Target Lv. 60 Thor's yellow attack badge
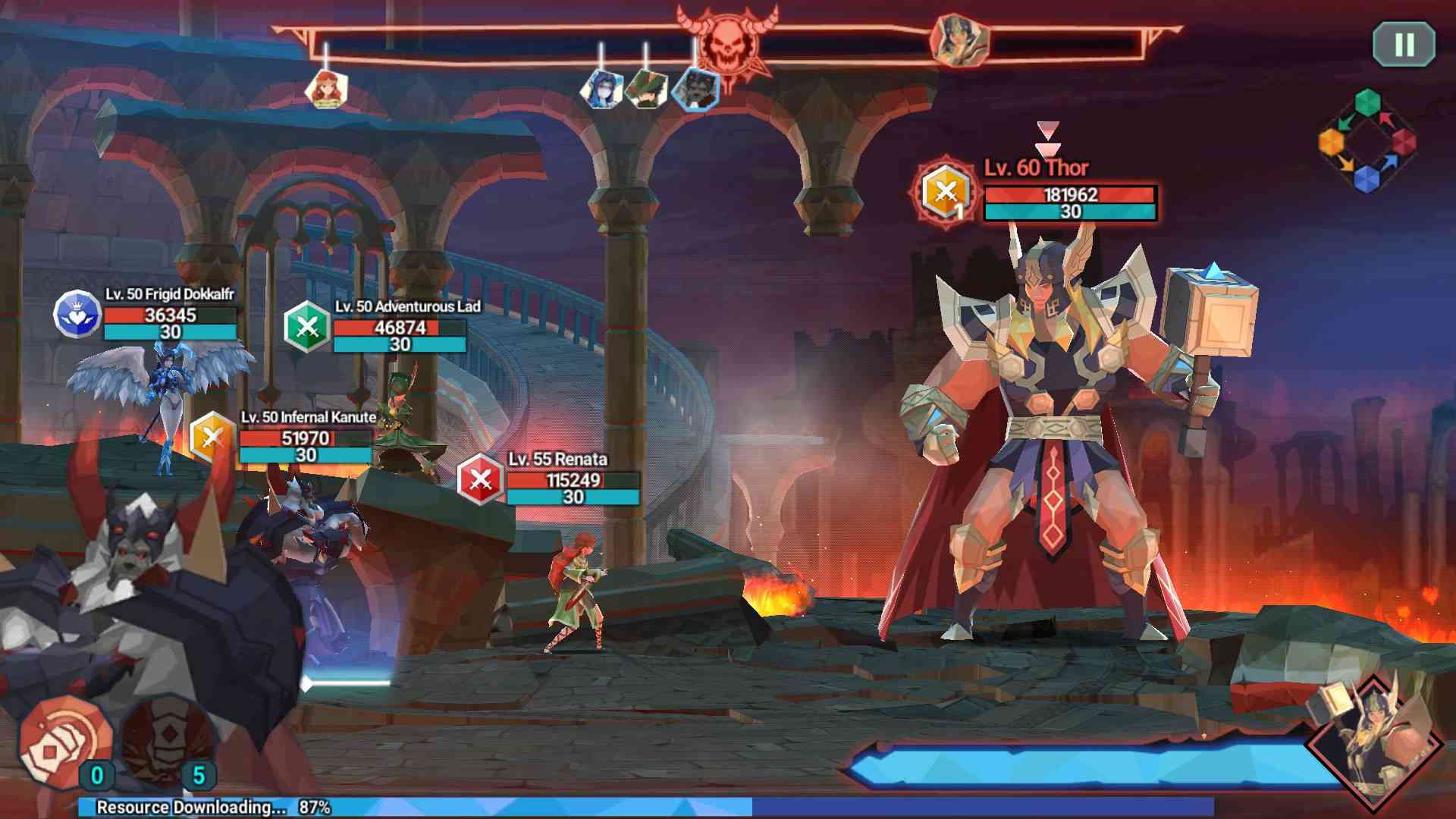The width and height of the screenshot is (1456, 819). coord(945,193)
